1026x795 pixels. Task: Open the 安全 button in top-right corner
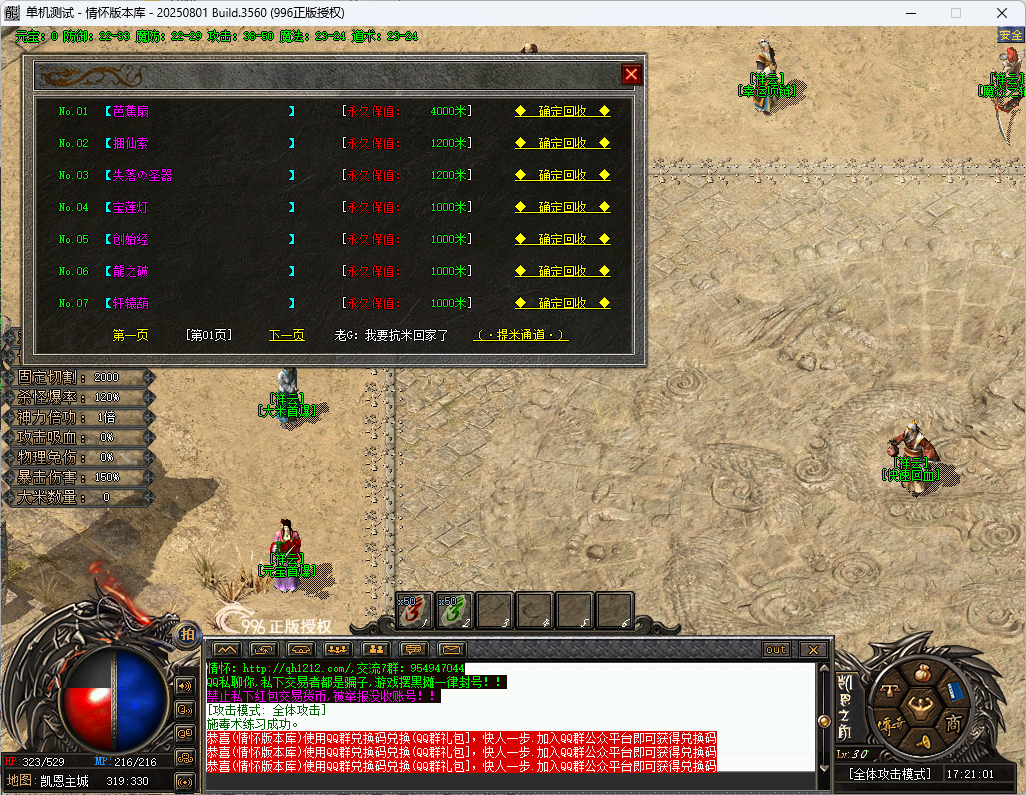pyautogui.click(x=1010, y=35)
